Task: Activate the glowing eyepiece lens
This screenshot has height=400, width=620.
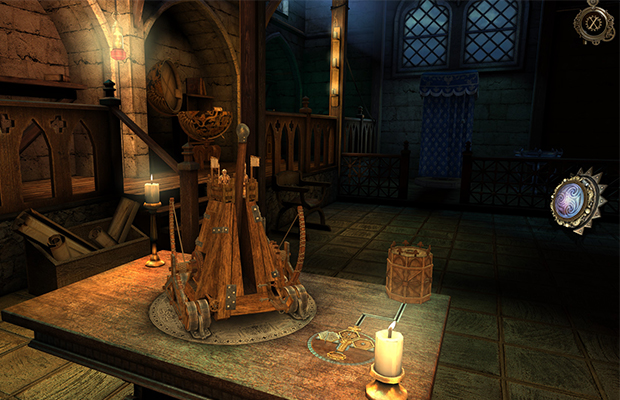Action: point(578,197)
